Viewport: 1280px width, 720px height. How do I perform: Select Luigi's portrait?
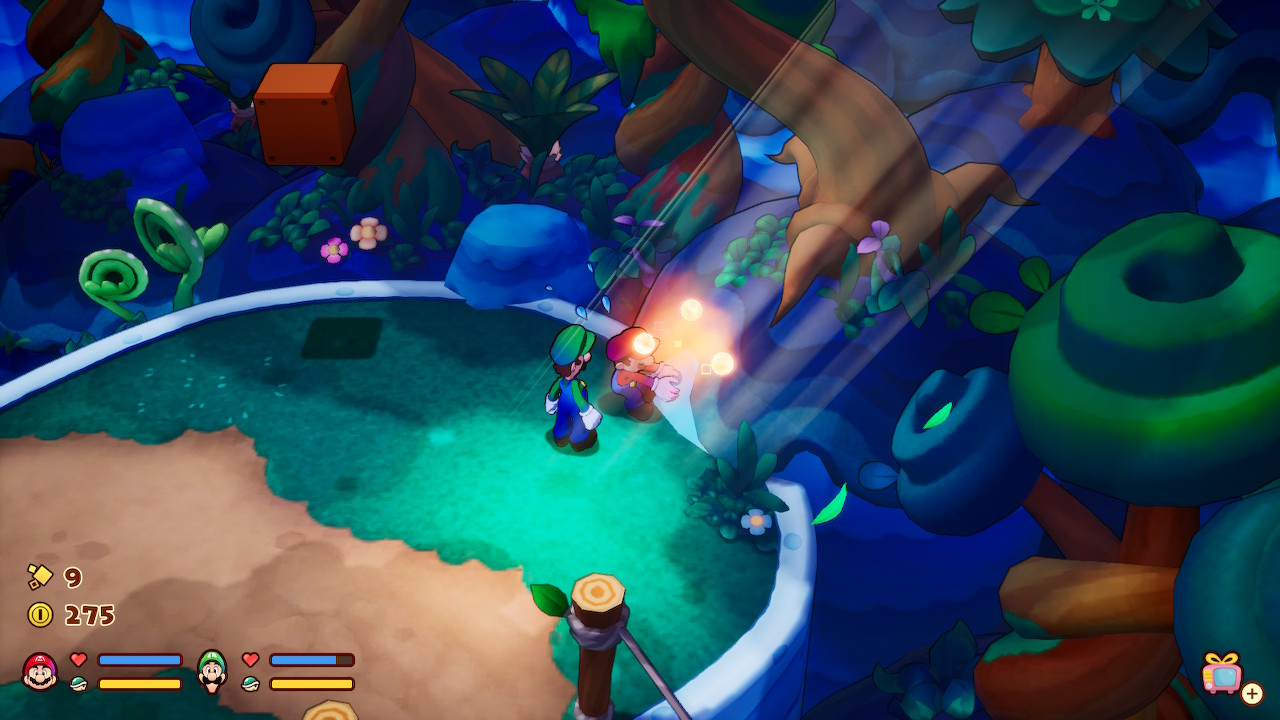pyautogui.click(x=212, y=671)
